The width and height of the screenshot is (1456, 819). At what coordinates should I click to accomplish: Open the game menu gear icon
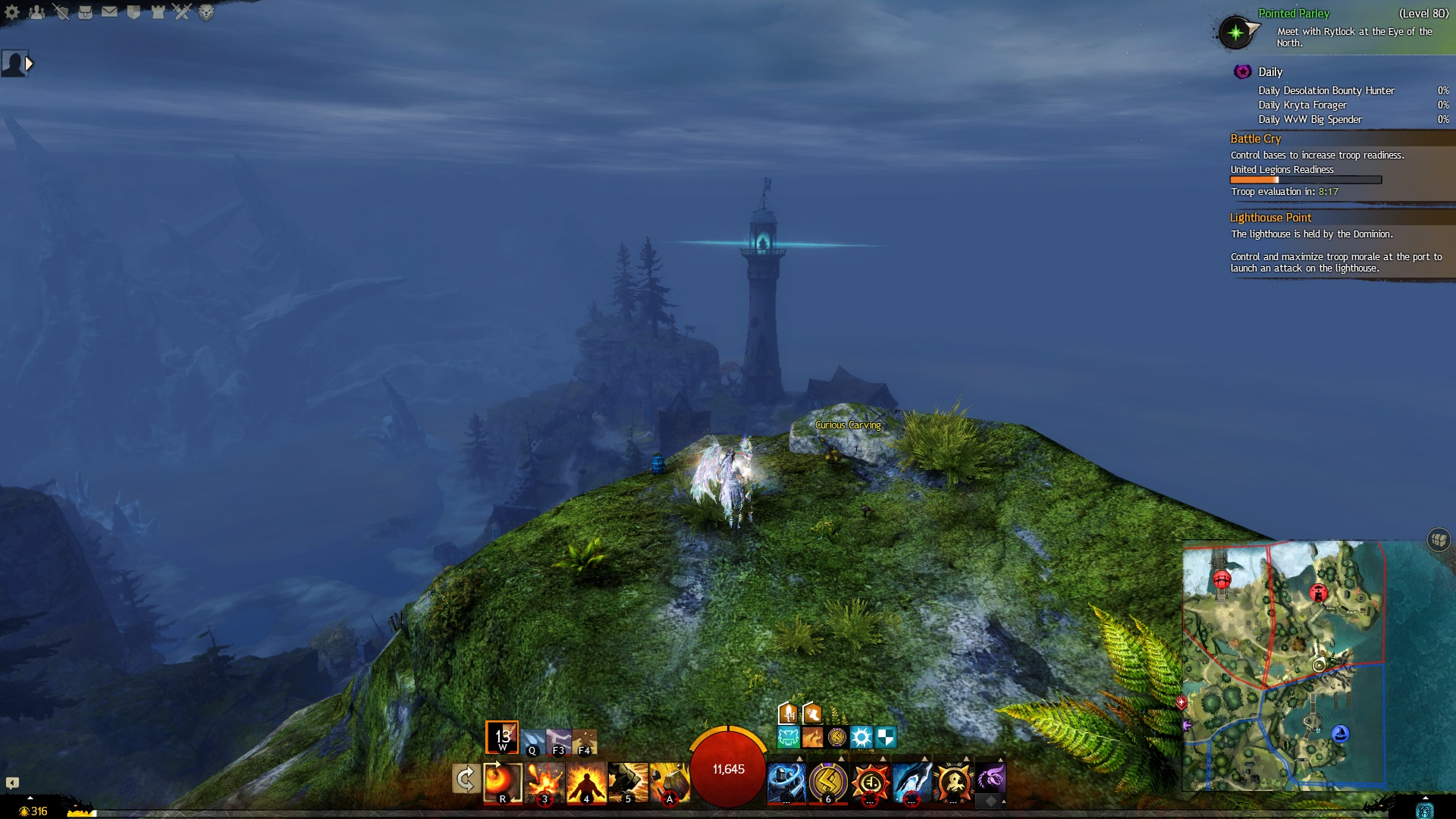12,12
